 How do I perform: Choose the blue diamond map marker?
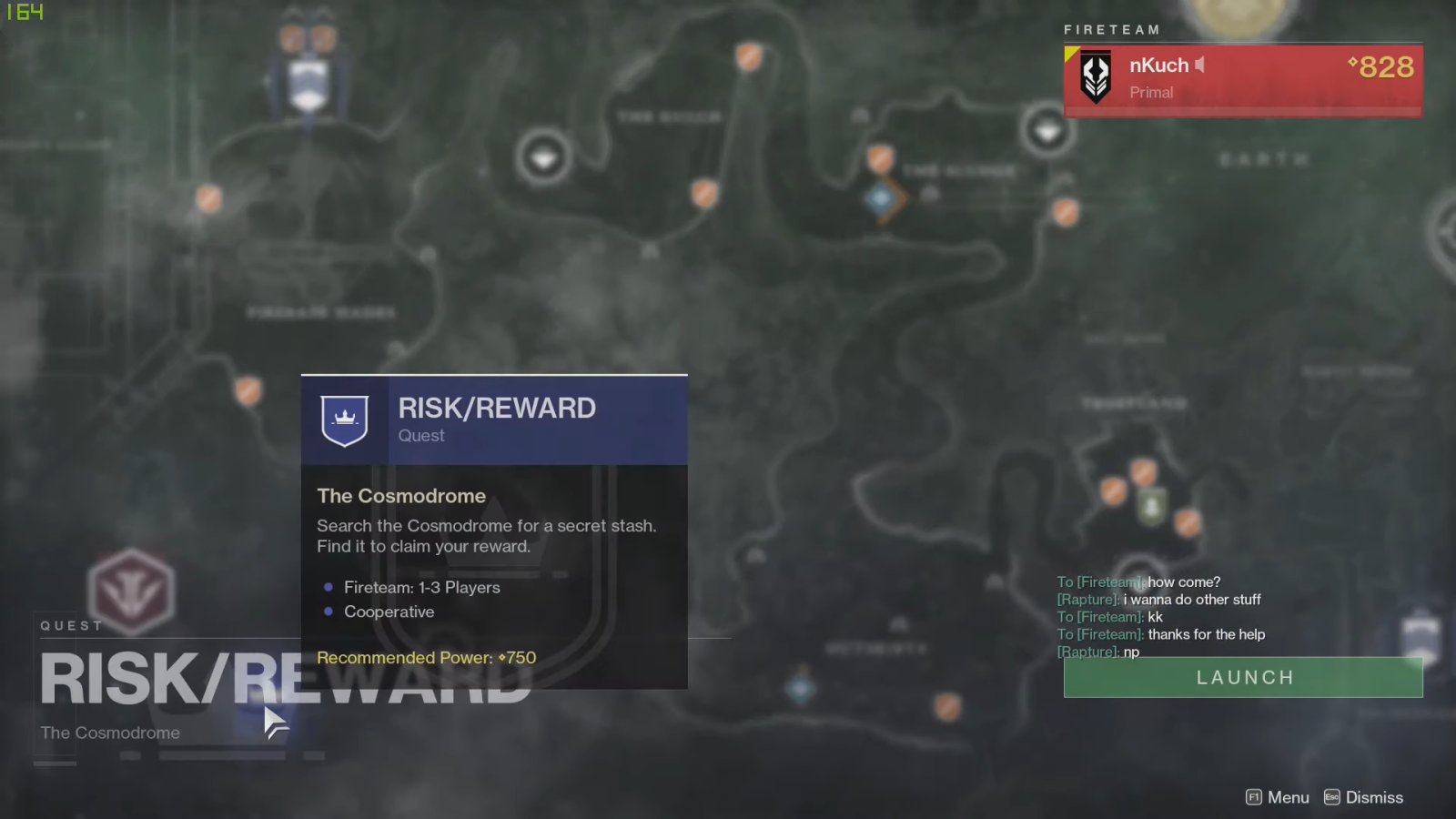(881, 198)
